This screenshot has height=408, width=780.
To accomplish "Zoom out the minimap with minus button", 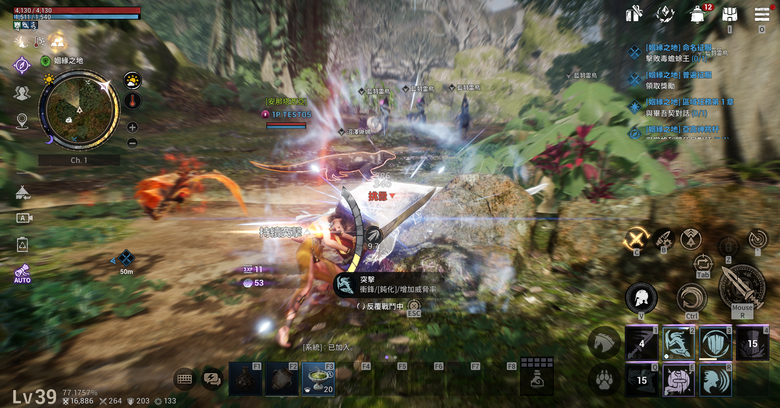I will pyautogui.click(x=132, y=142).
